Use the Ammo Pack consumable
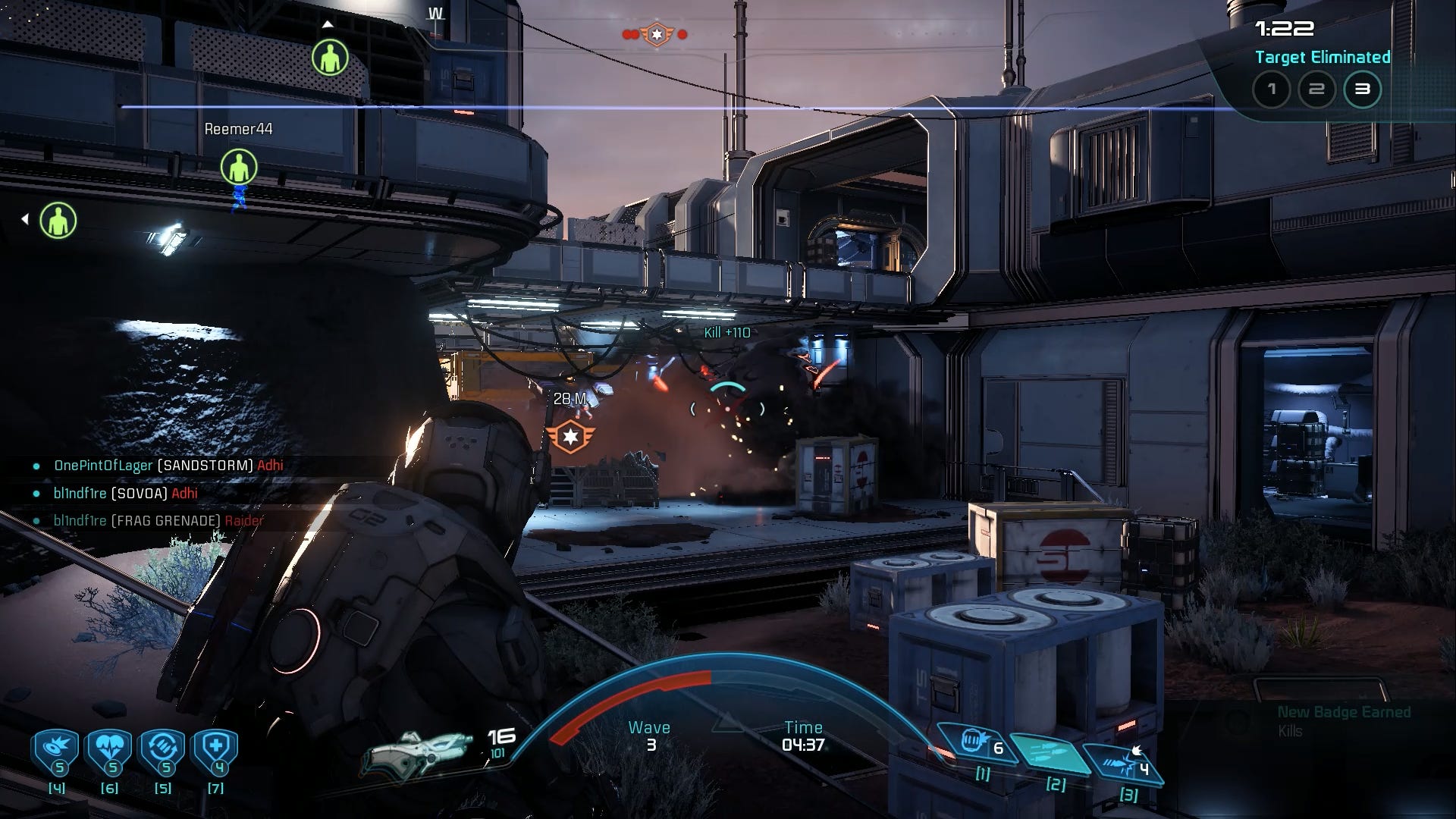This screenshot has height=819, width=1456. pyautogui.click(x=163, y=751)
